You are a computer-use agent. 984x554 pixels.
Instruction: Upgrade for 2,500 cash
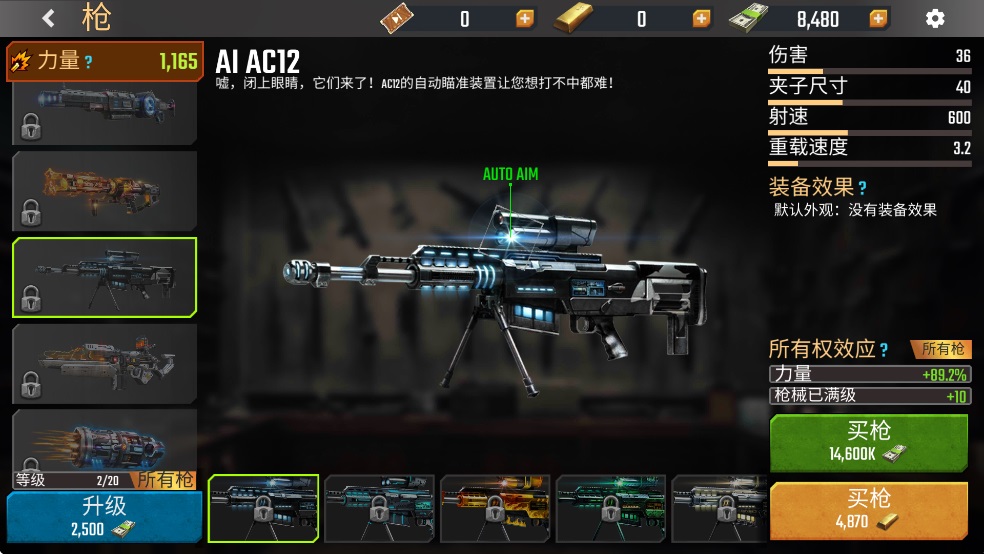(102, 516)
